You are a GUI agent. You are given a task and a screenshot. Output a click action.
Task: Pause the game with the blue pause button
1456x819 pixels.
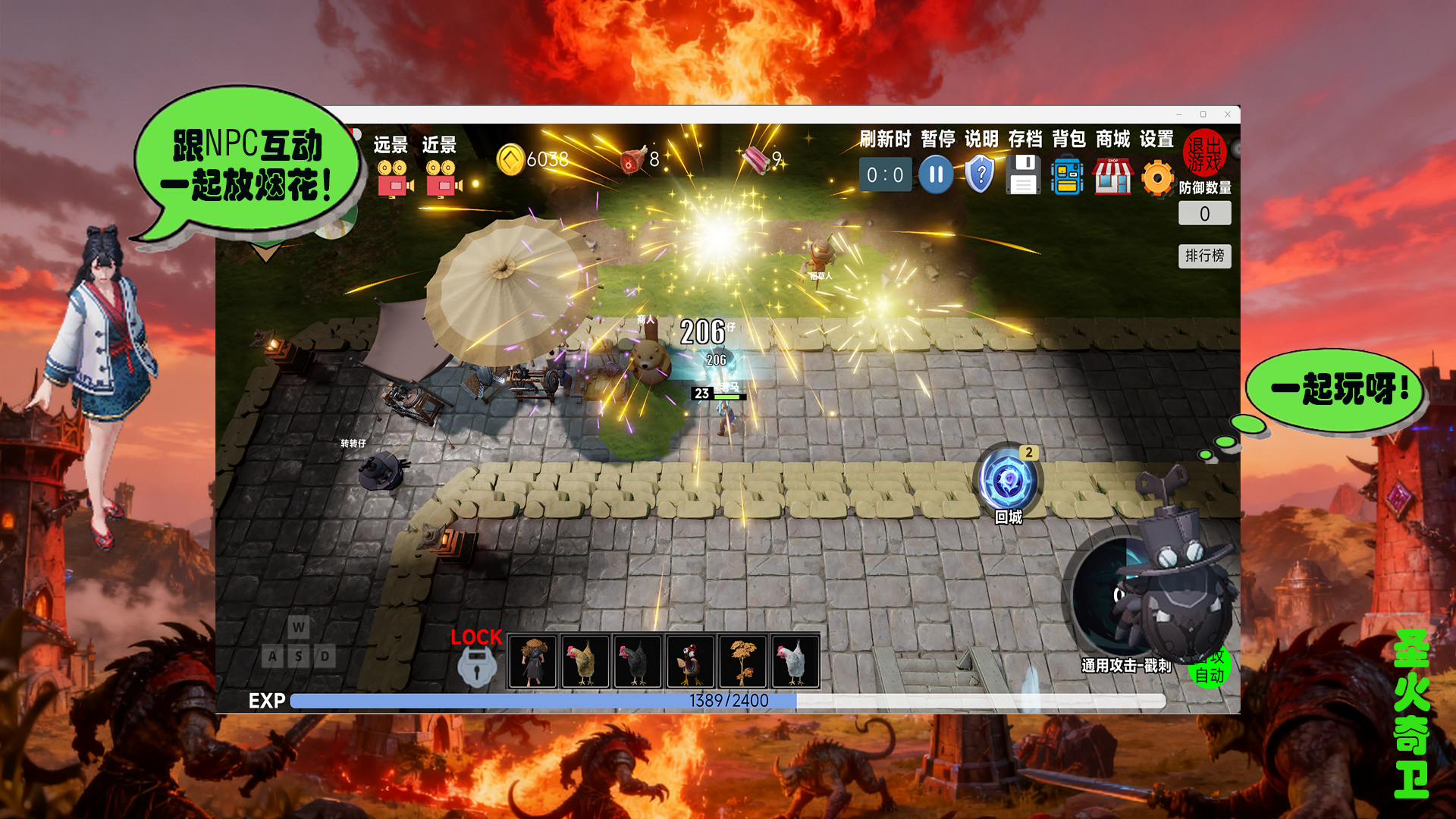click(936, 175)
